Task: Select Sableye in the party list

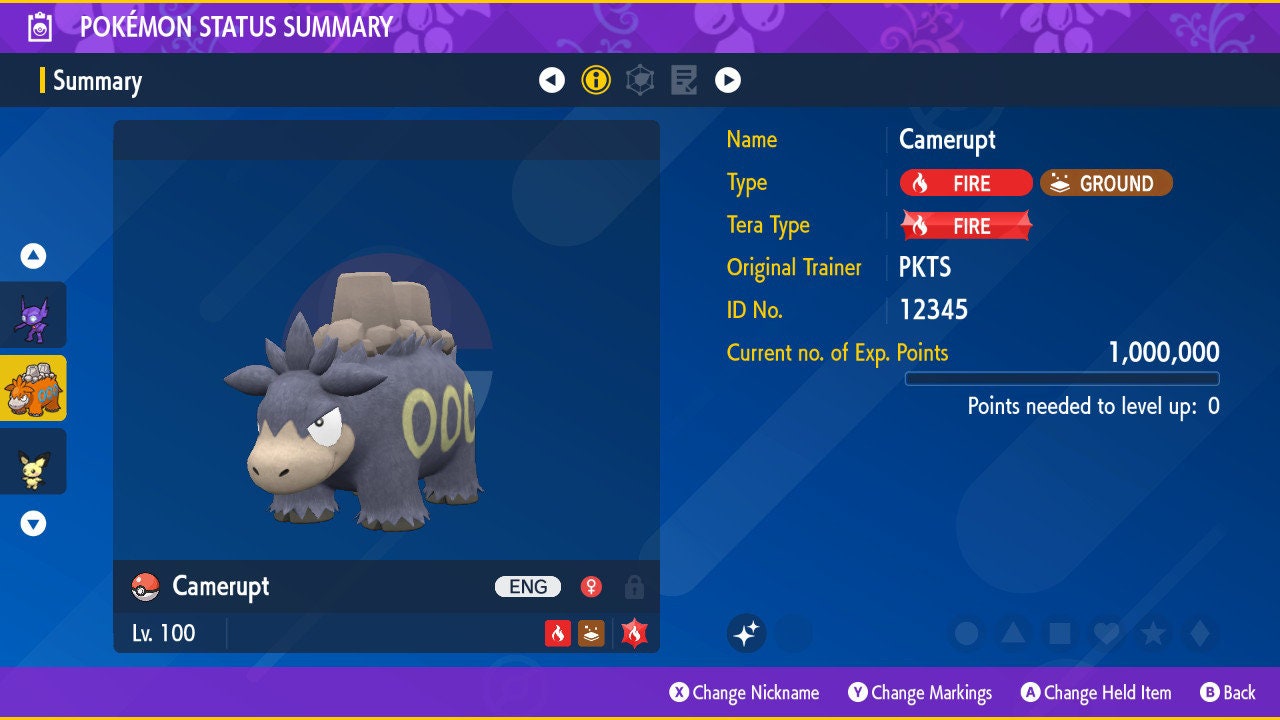Action: [33, 315]
